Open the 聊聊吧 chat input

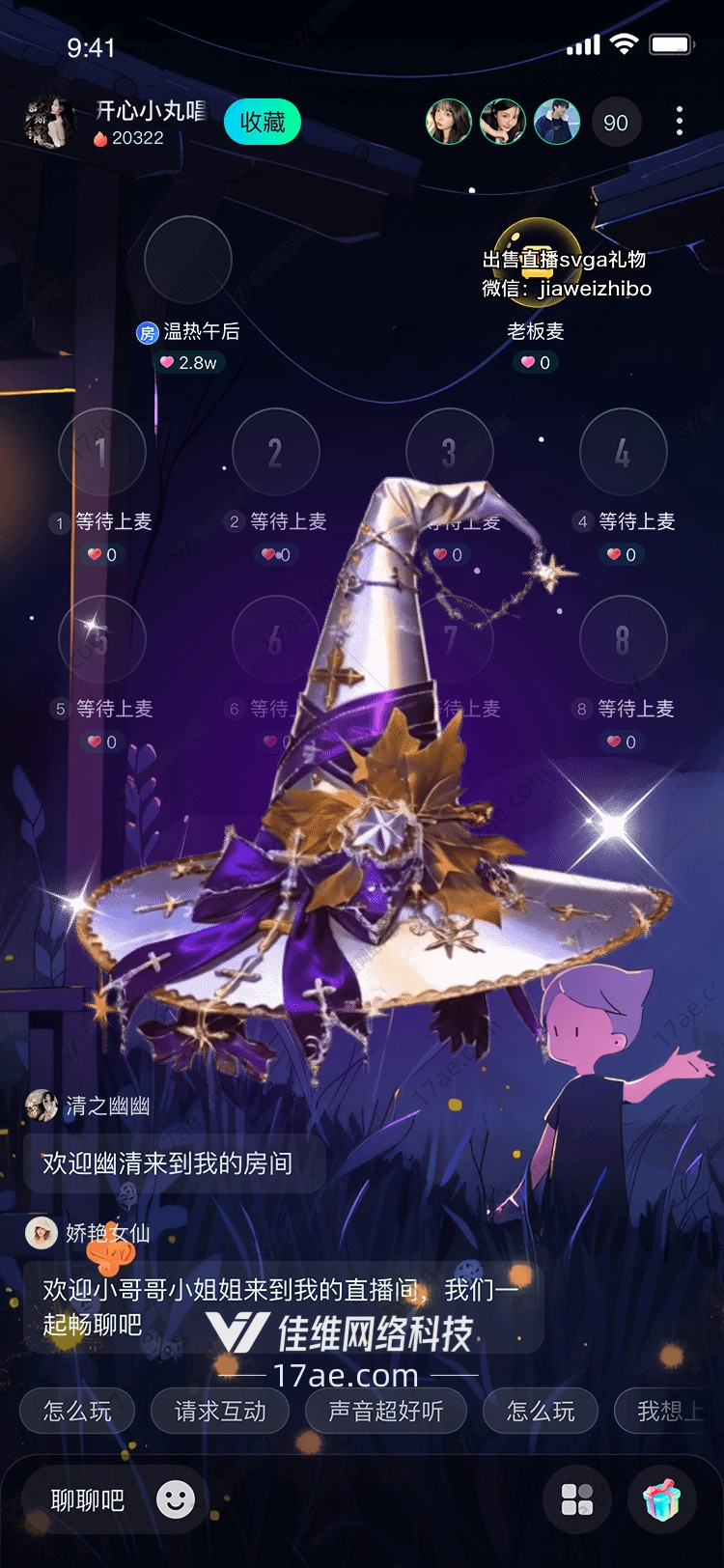pyautogui.click(x=88, y=1500)
